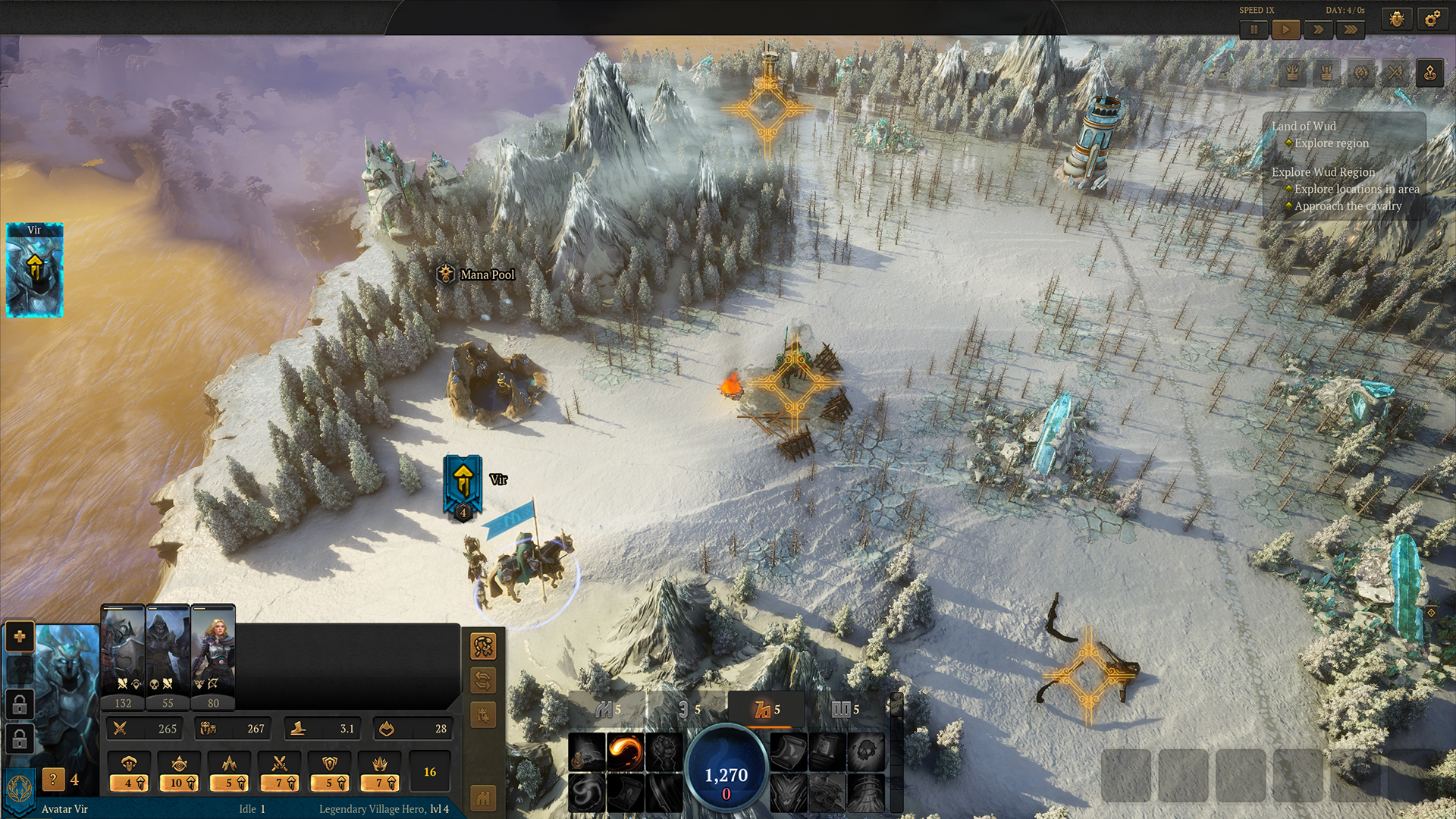This screenshot has width=1456, height=819.
Task: Open the beetle bug-report button
Action: [1397, 19]
